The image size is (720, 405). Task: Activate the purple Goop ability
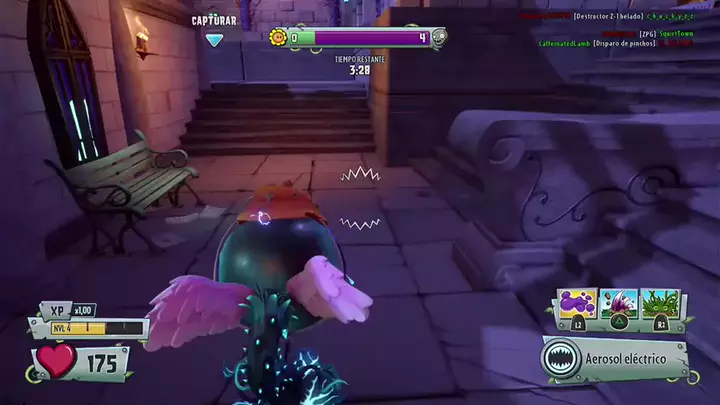[579, 303]
